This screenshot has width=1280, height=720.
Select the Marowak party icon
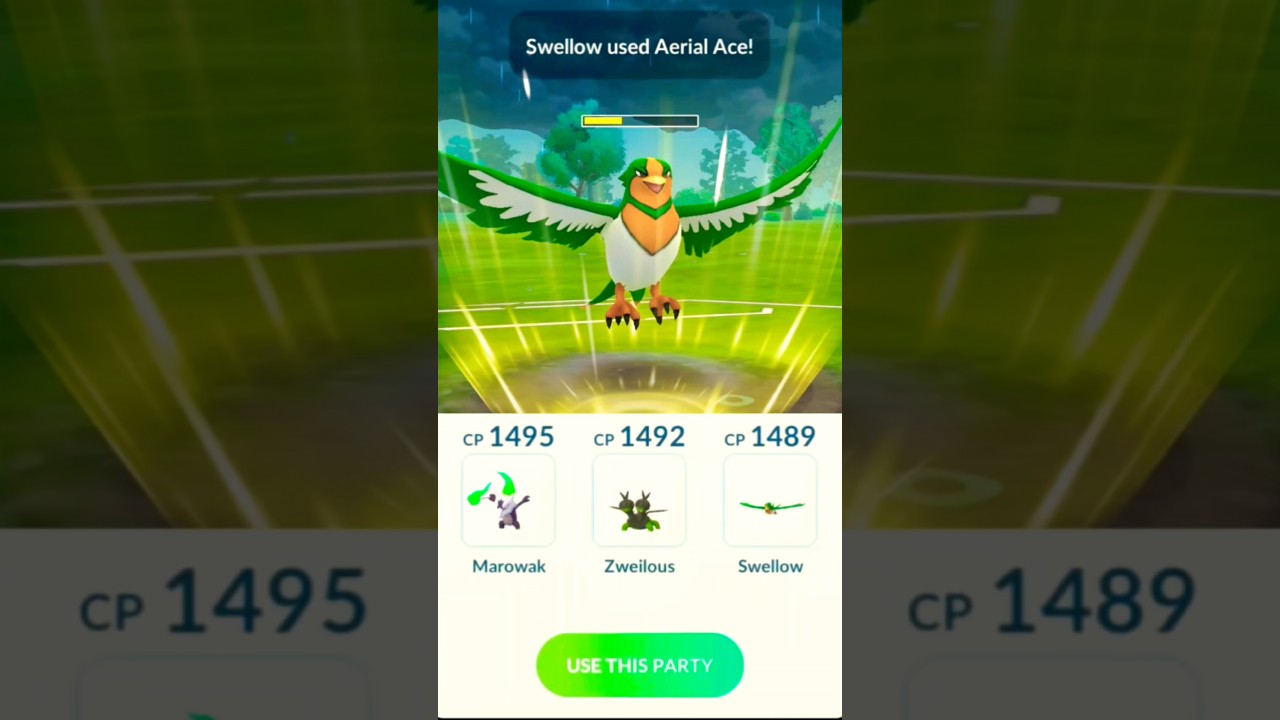point(508,501)
